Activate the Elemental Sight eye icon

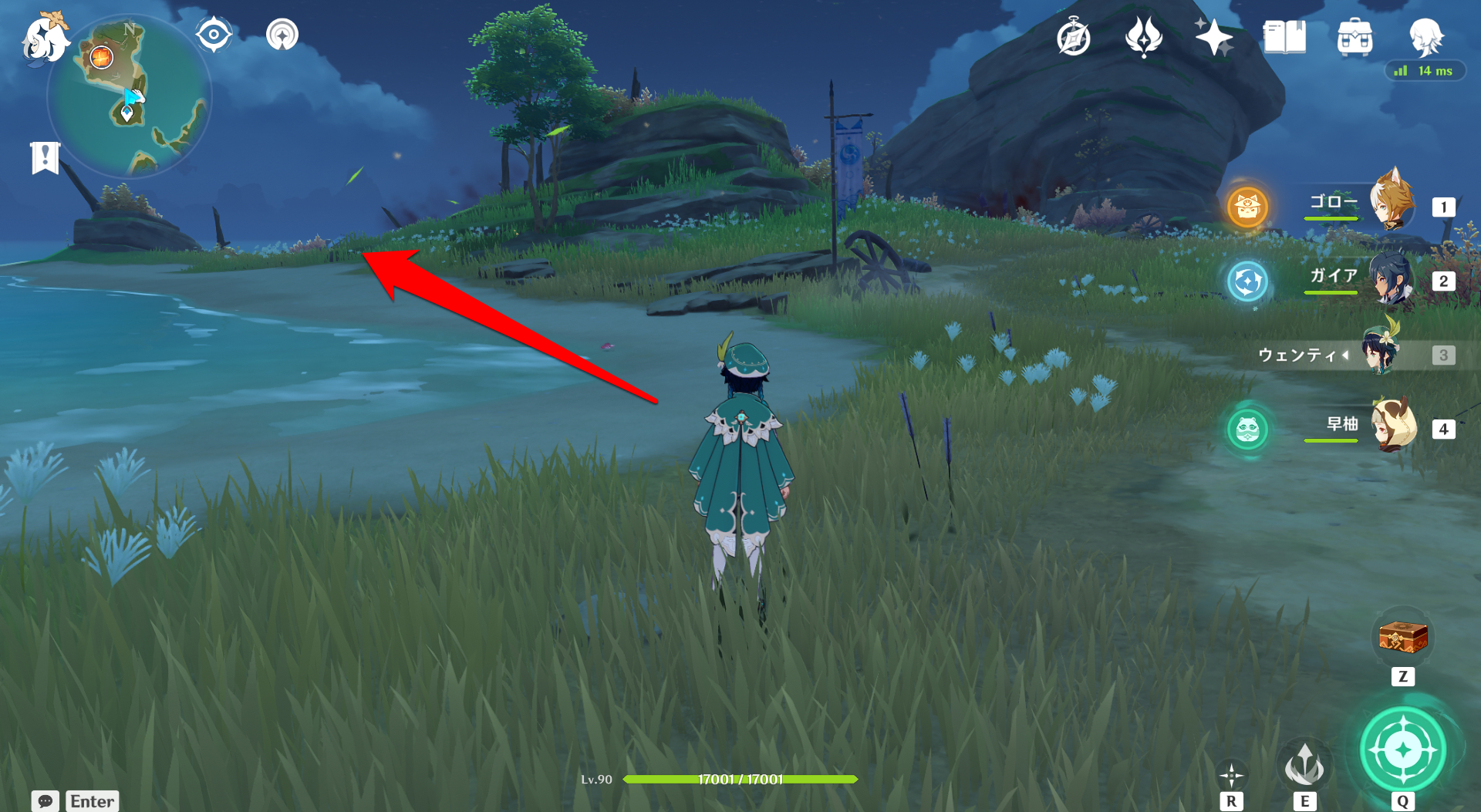coord(214,33)
